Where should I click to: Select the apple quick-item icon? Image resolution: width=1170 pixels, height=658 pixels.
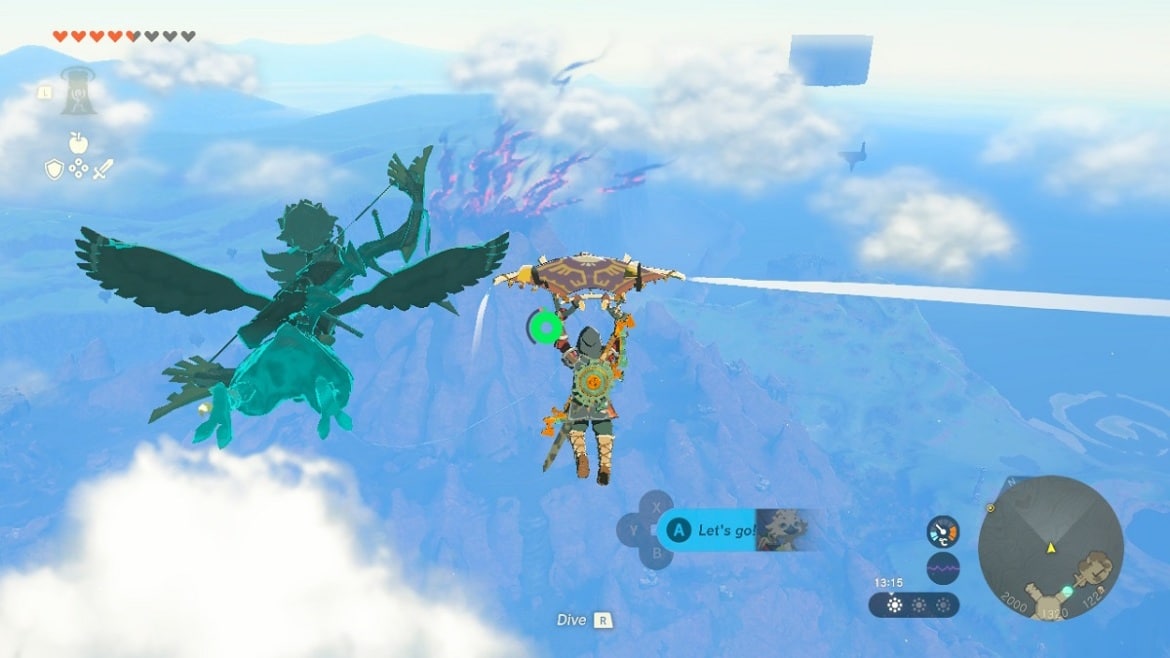coord(78,142)
